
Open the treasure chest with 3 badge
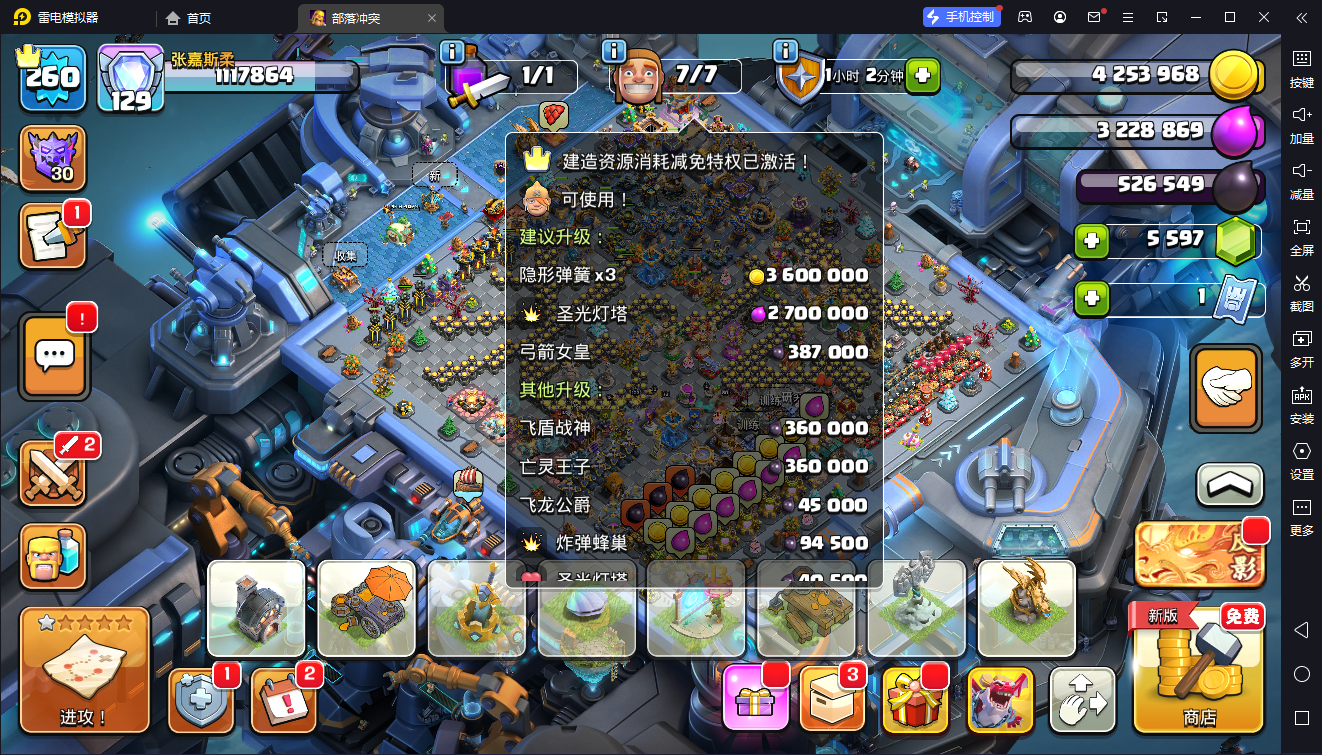pyautogui.click(x=833, y=696)
